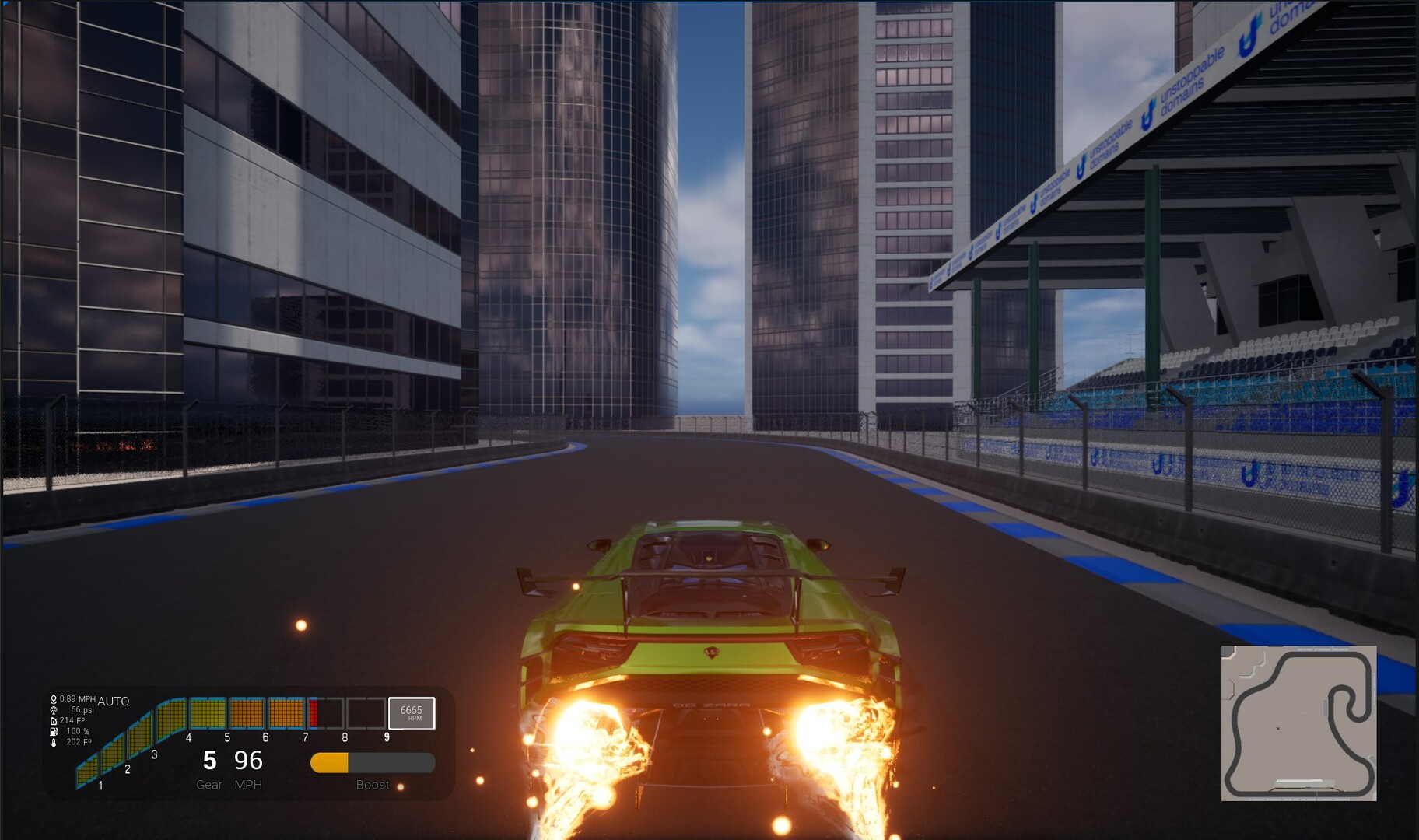Toggle the AUTO transmission label
This screenshot has width=1419, height=840.
pos(114,702)
